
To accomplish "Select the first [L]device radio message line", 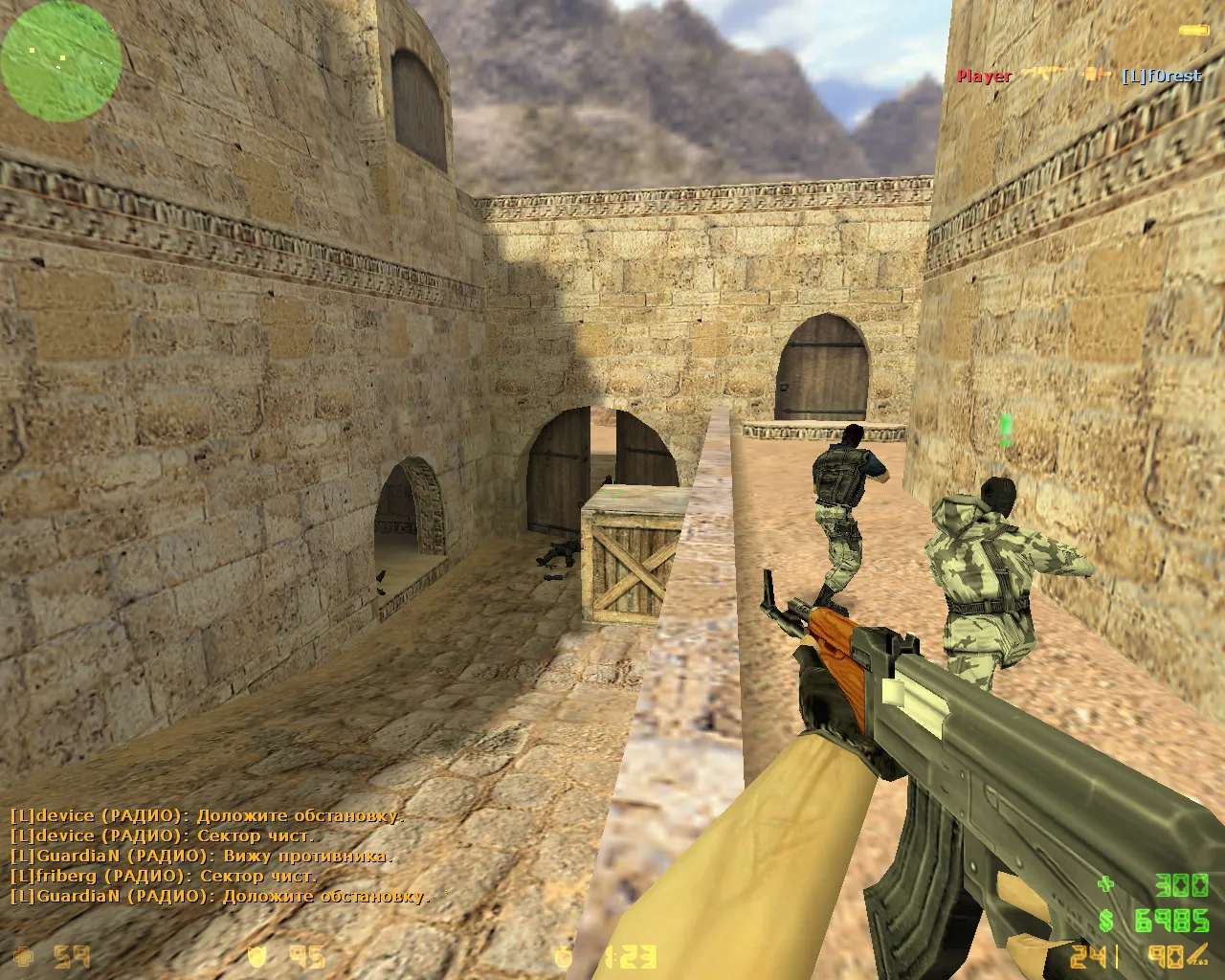I will pyautogui.click(x=207, y=816).
